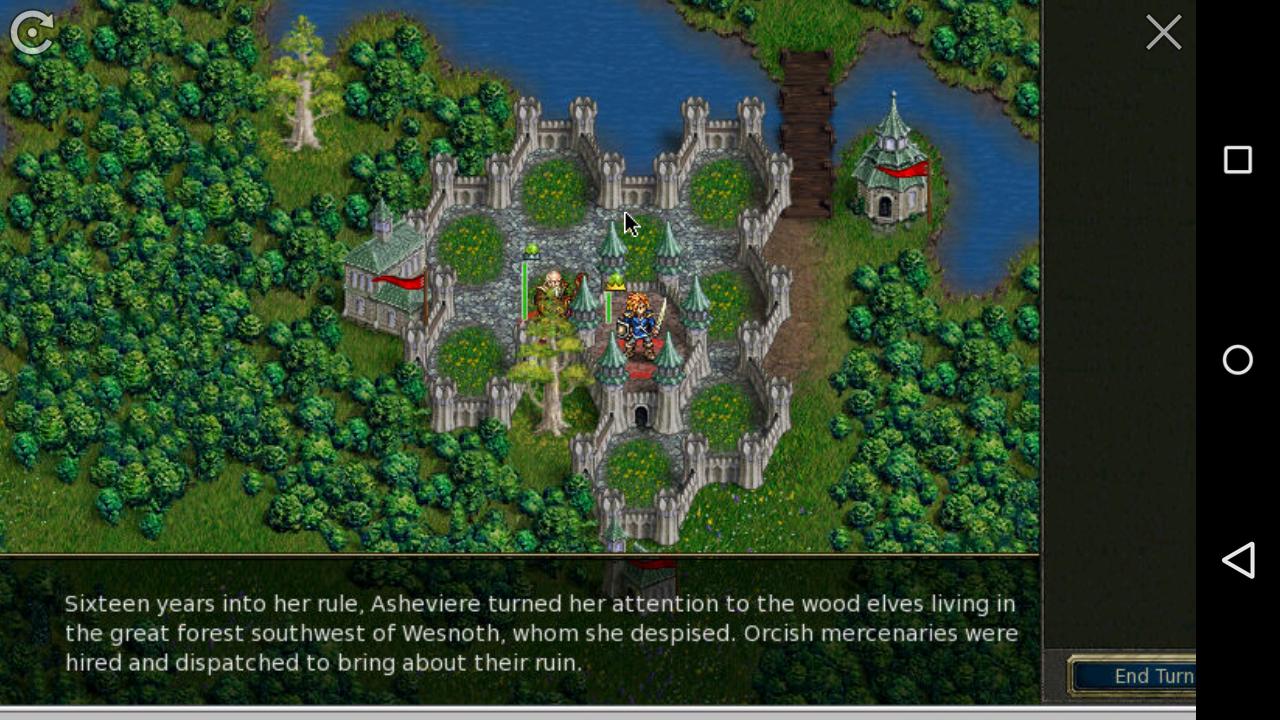
Task: Tap the Android back triangle button
Action: click(x=1238, y=561)
